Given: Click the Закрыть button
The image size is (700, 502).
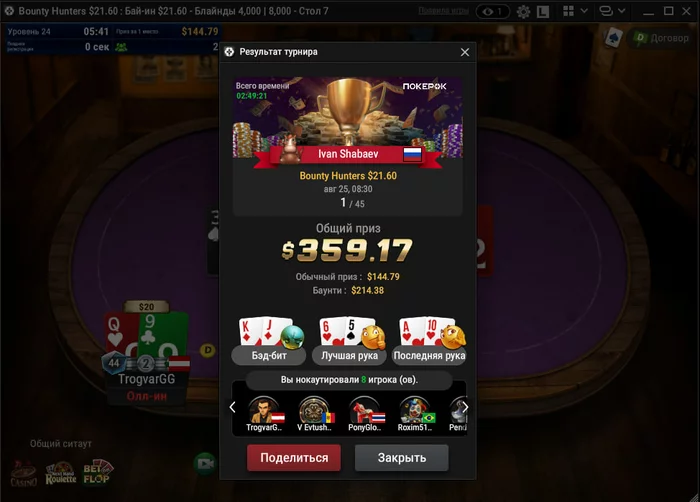Looking at the screenshot, I should click(401, 458).
